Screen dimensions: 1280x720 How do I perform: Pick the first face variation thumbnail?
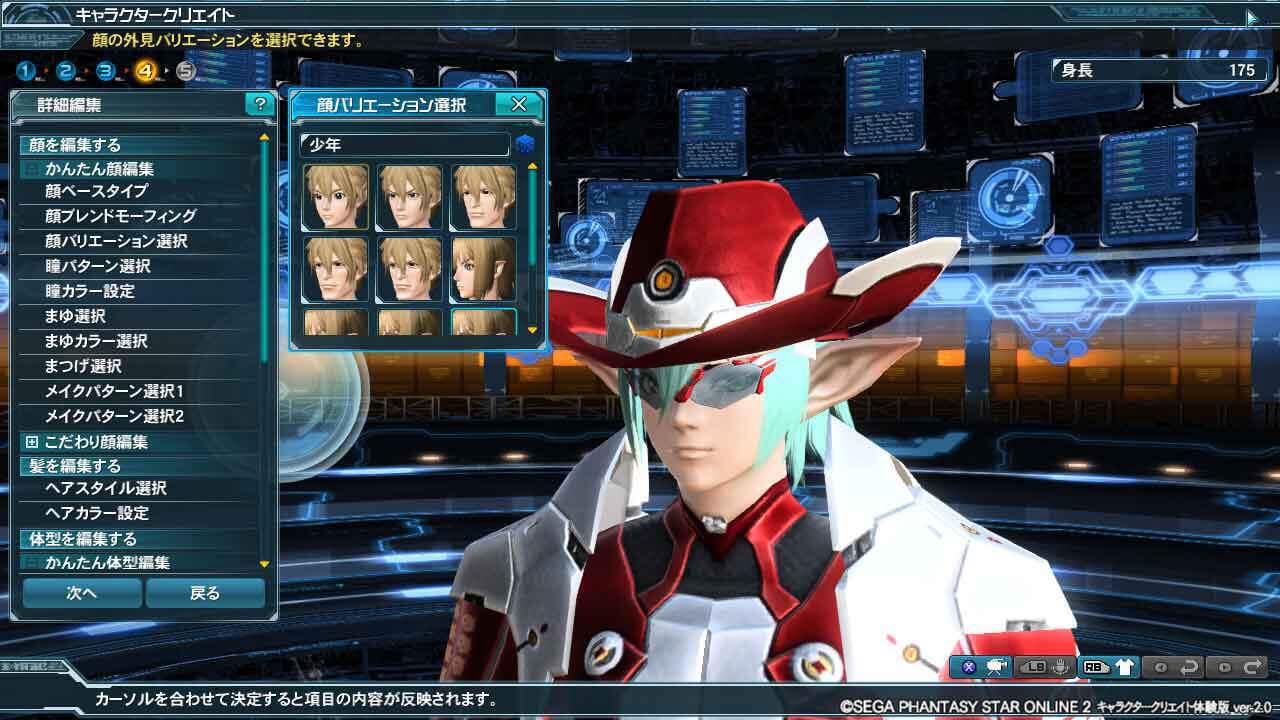[x=335, y=197]
